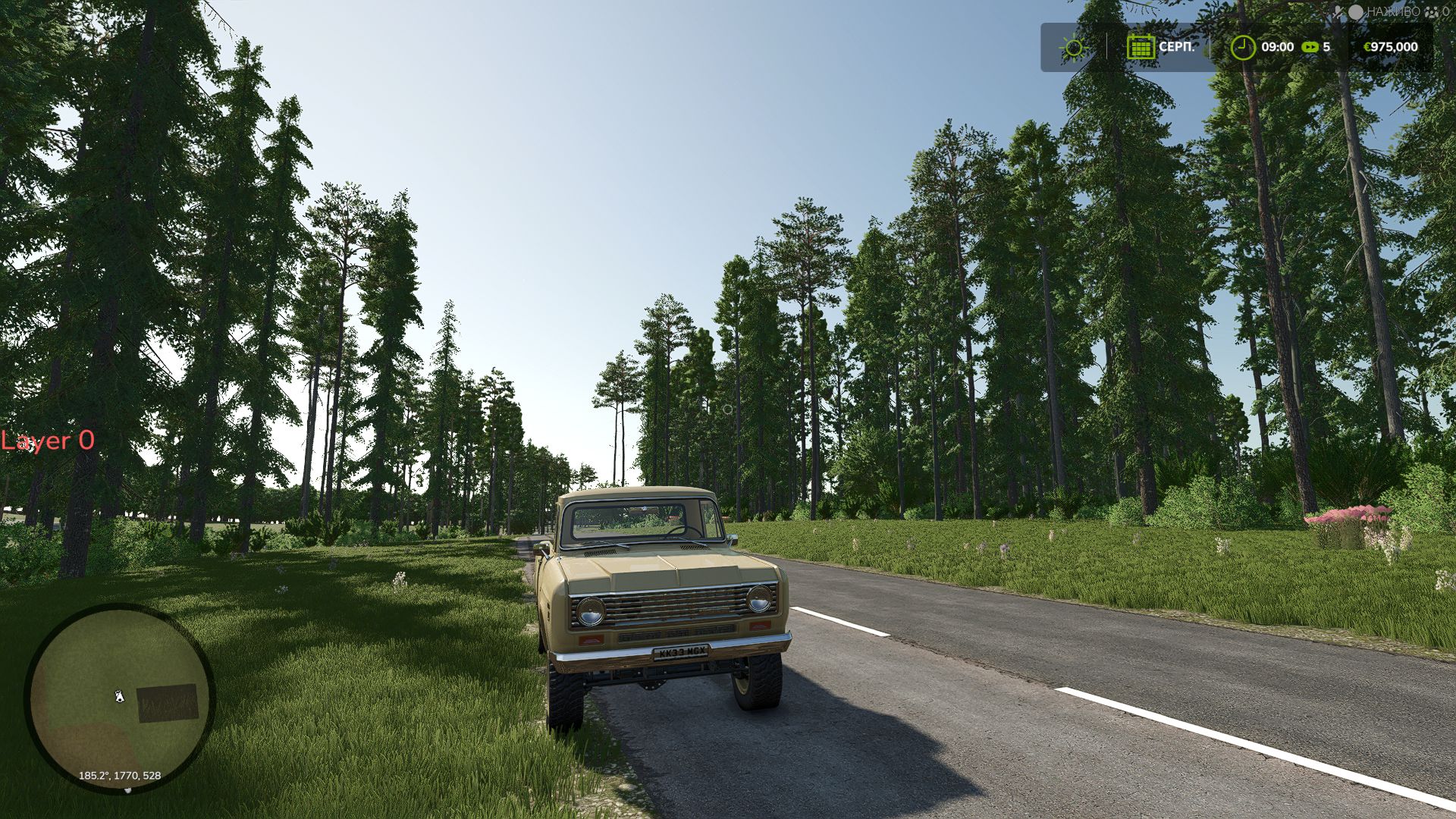Viewport: 1456px width, 819px height.
Task: Open the calendar icon next to СЕРП.
Action: point(1141,47)
